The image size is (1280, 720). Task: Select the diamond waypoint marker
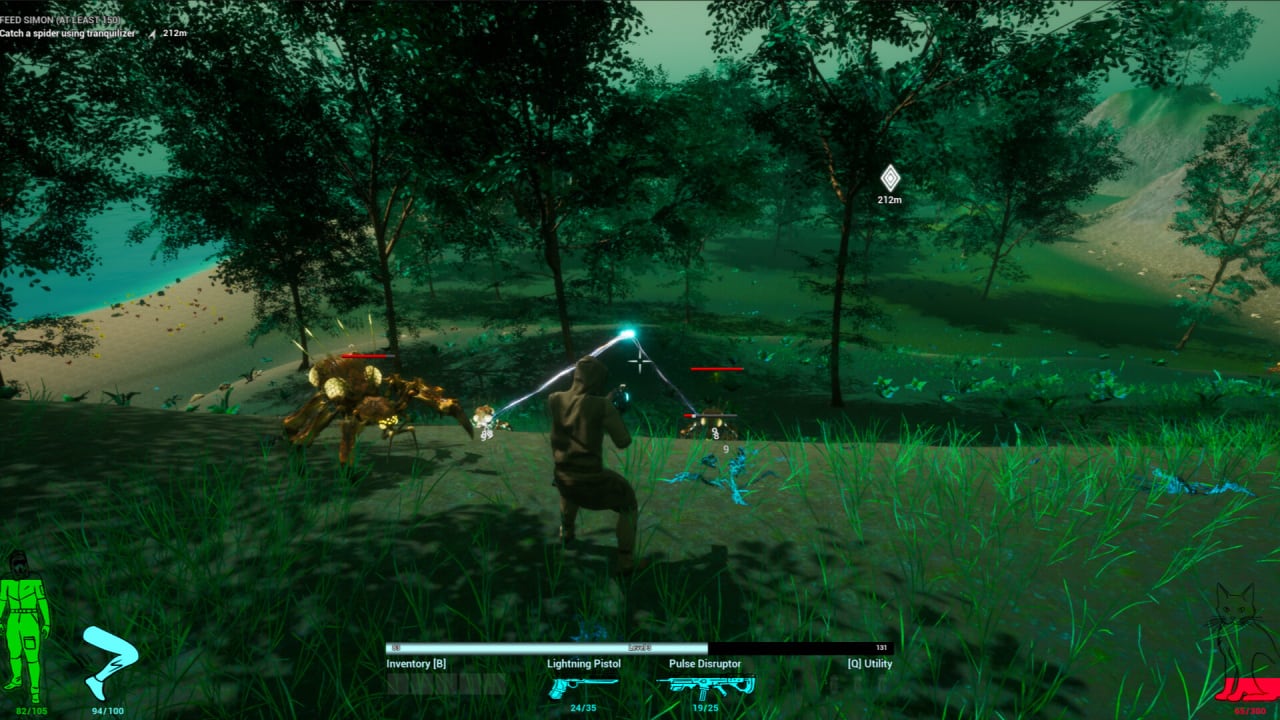click(x=890, y=178)
